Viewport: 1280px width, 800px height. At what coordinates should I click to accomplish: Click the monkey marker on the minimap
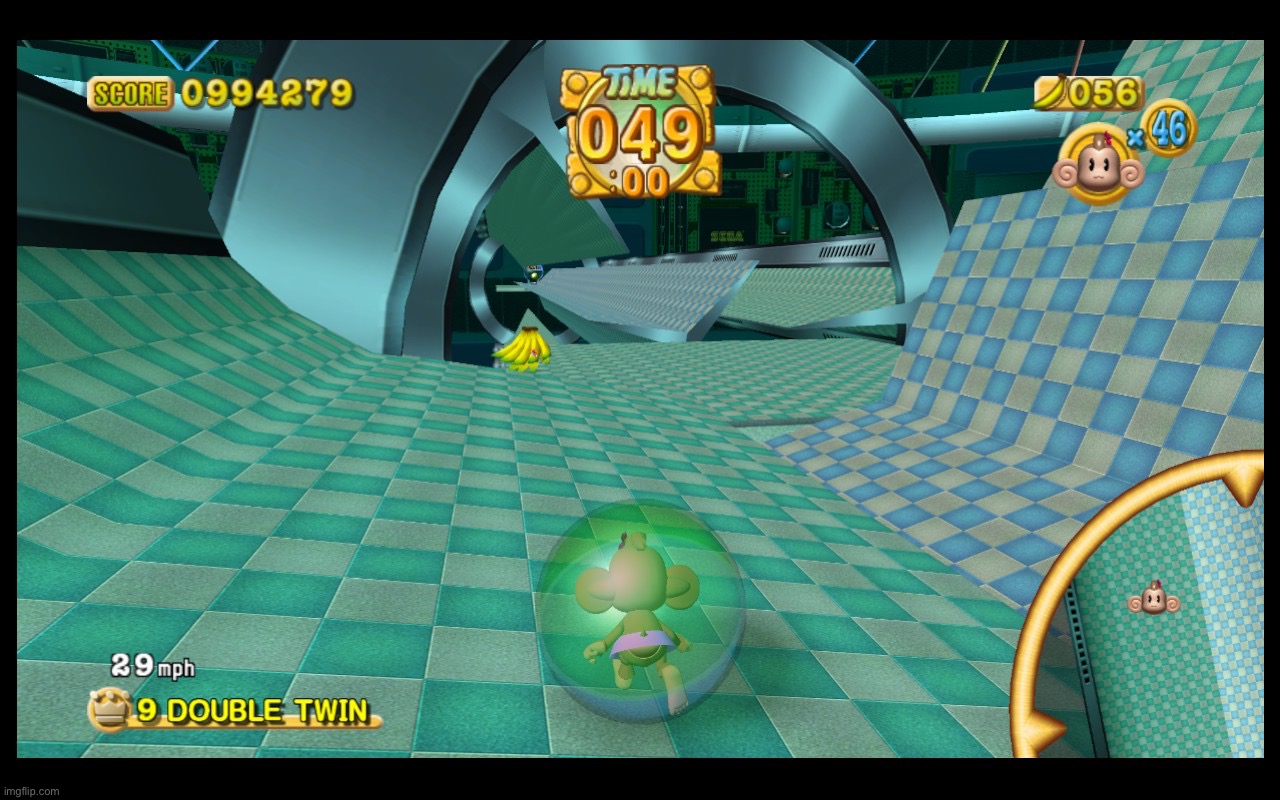pyautogui.click(x=1154, y=601)
